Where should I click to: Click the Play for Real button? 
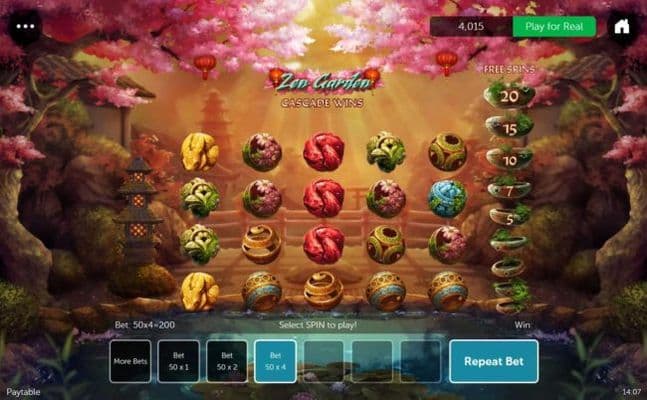click(x=553, y=27)
